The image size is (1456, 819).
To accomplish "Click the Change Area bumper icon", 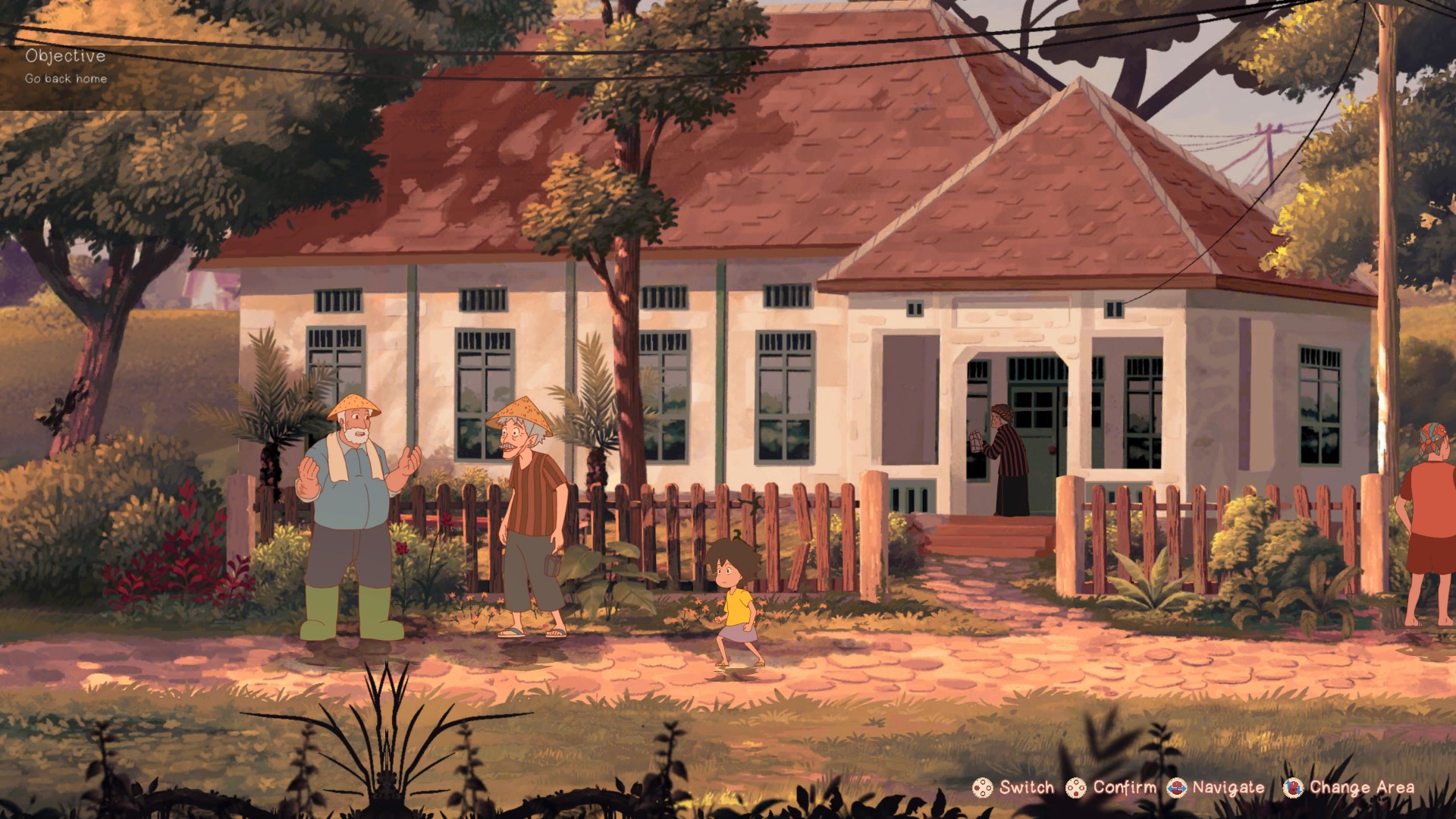I will pos(1293,787).
